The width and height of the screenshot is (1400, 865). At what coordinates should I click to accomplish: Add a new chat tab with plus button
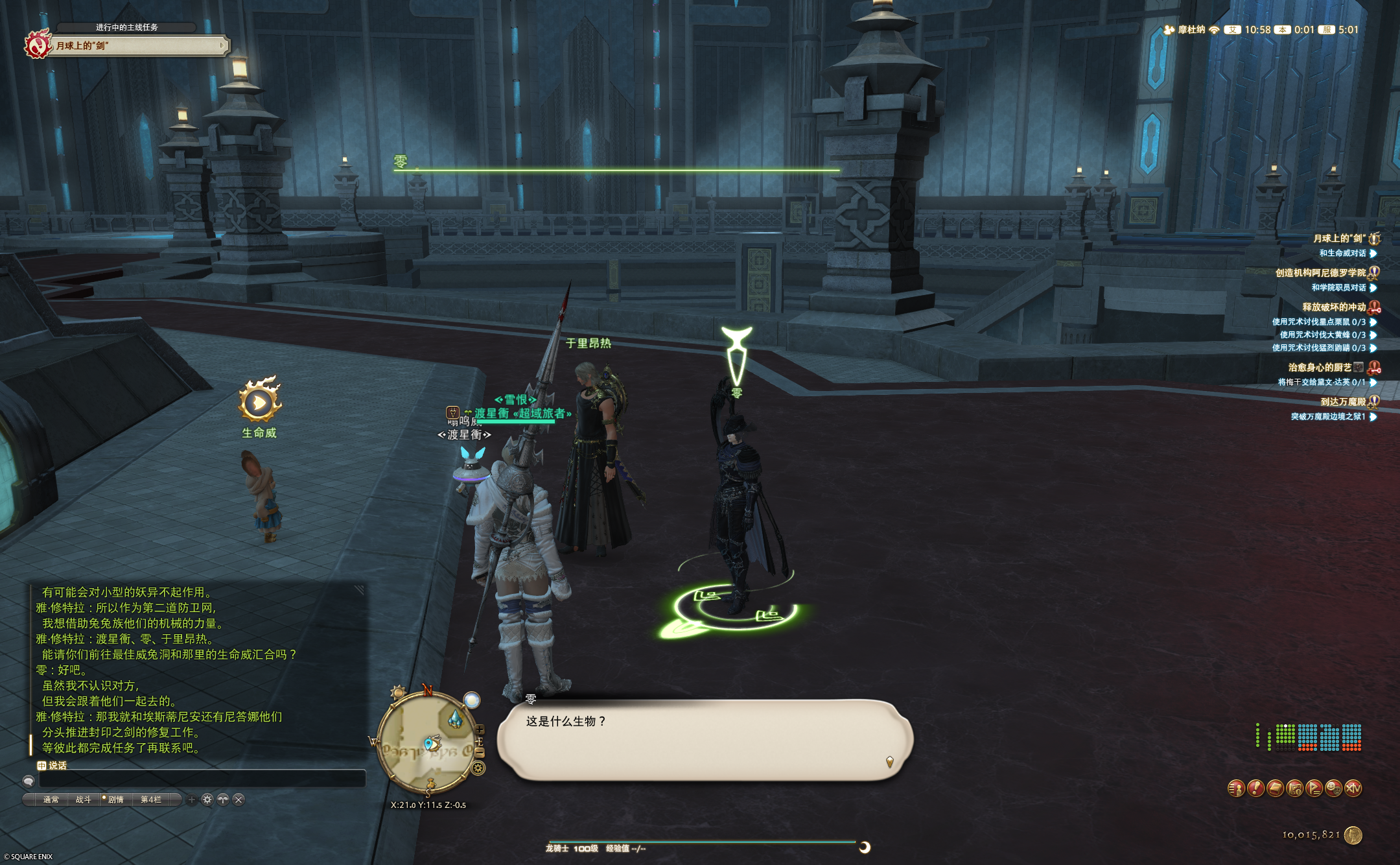191,800
